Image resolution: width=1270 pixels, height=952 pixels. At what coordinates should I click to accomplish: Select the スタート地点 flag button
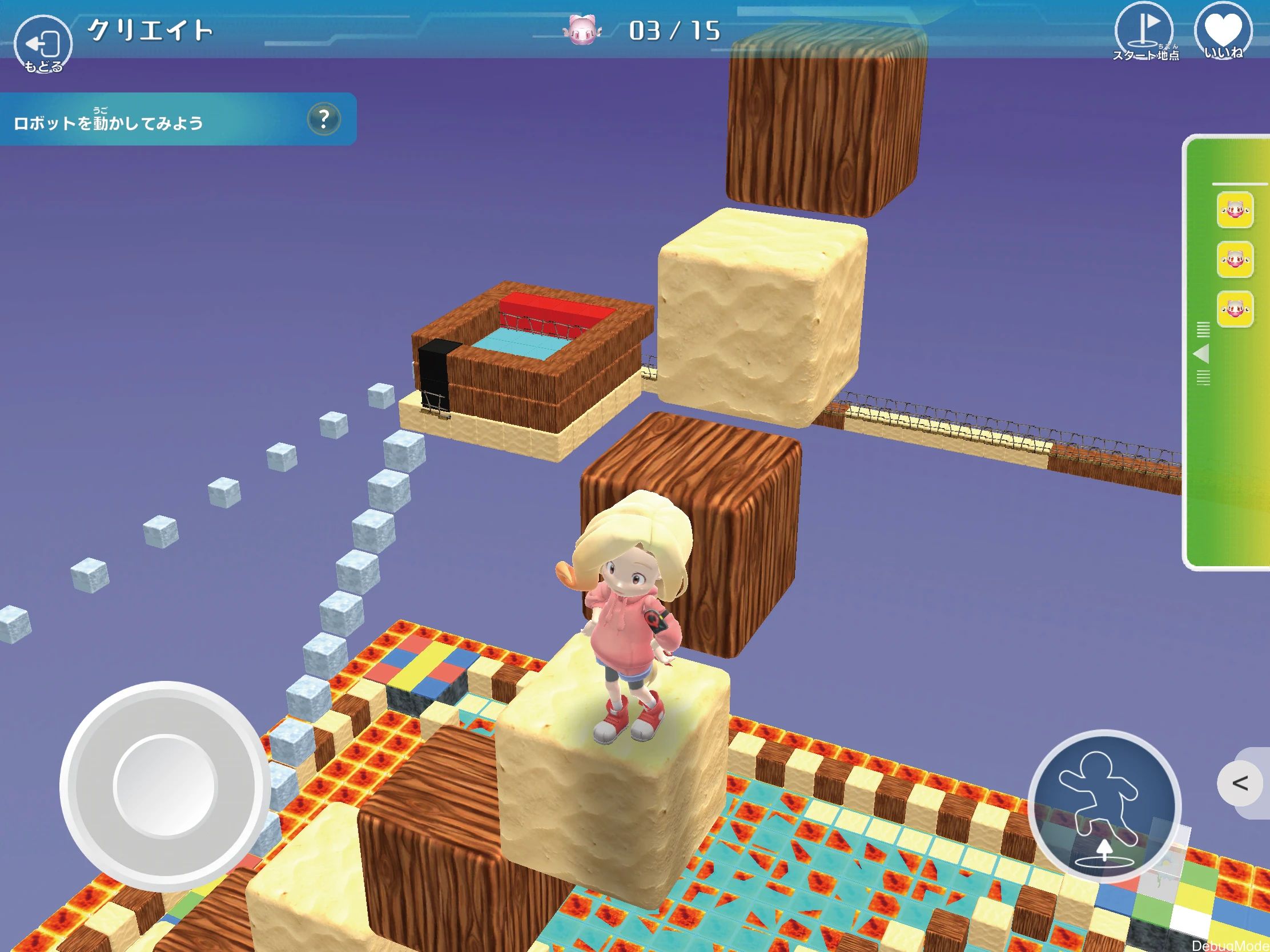tap(1145, 33)
